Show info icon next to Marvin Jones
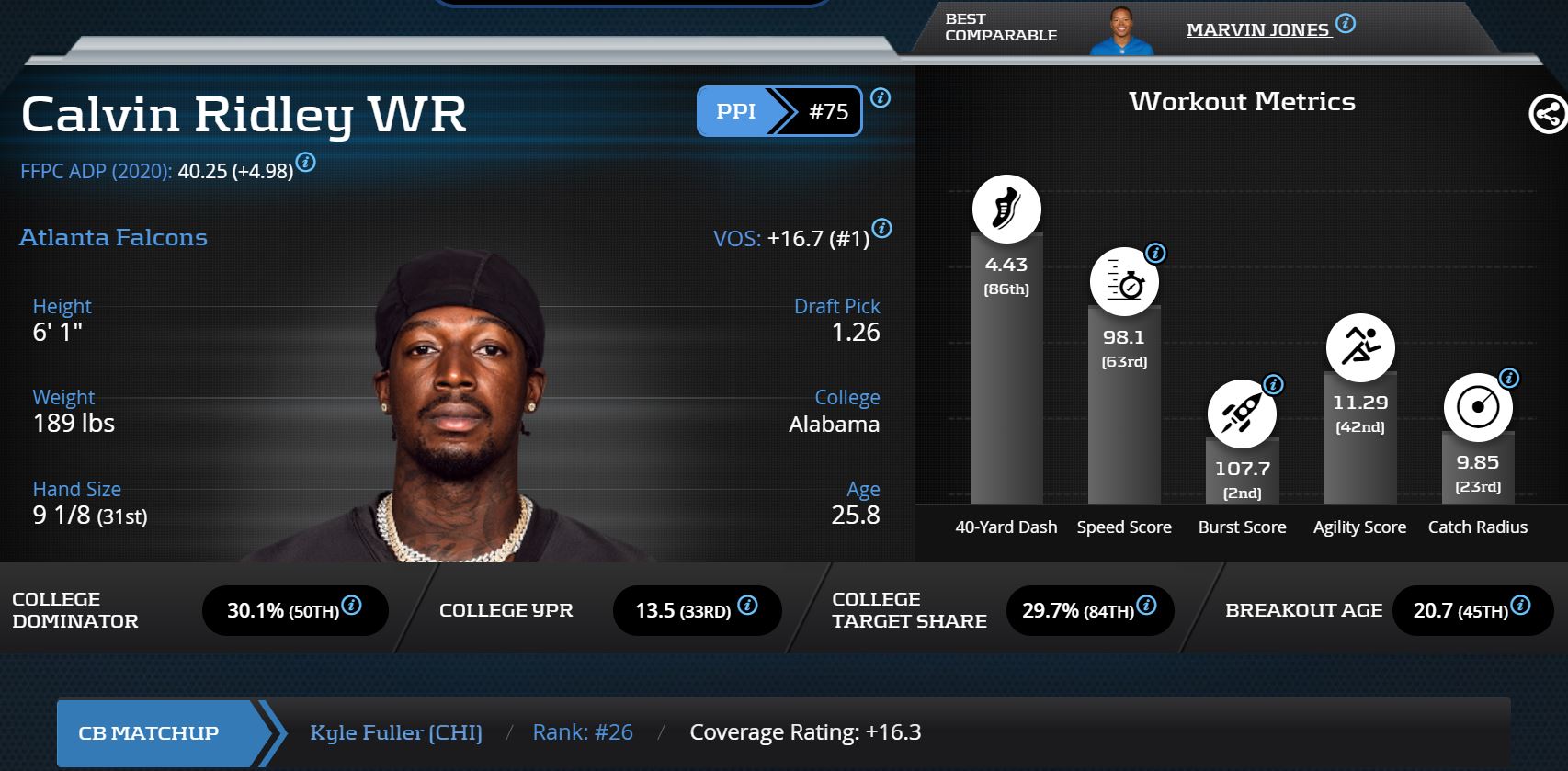Screen dimensions: 1568x771 pyautogui.click(x=1346, y=24)
